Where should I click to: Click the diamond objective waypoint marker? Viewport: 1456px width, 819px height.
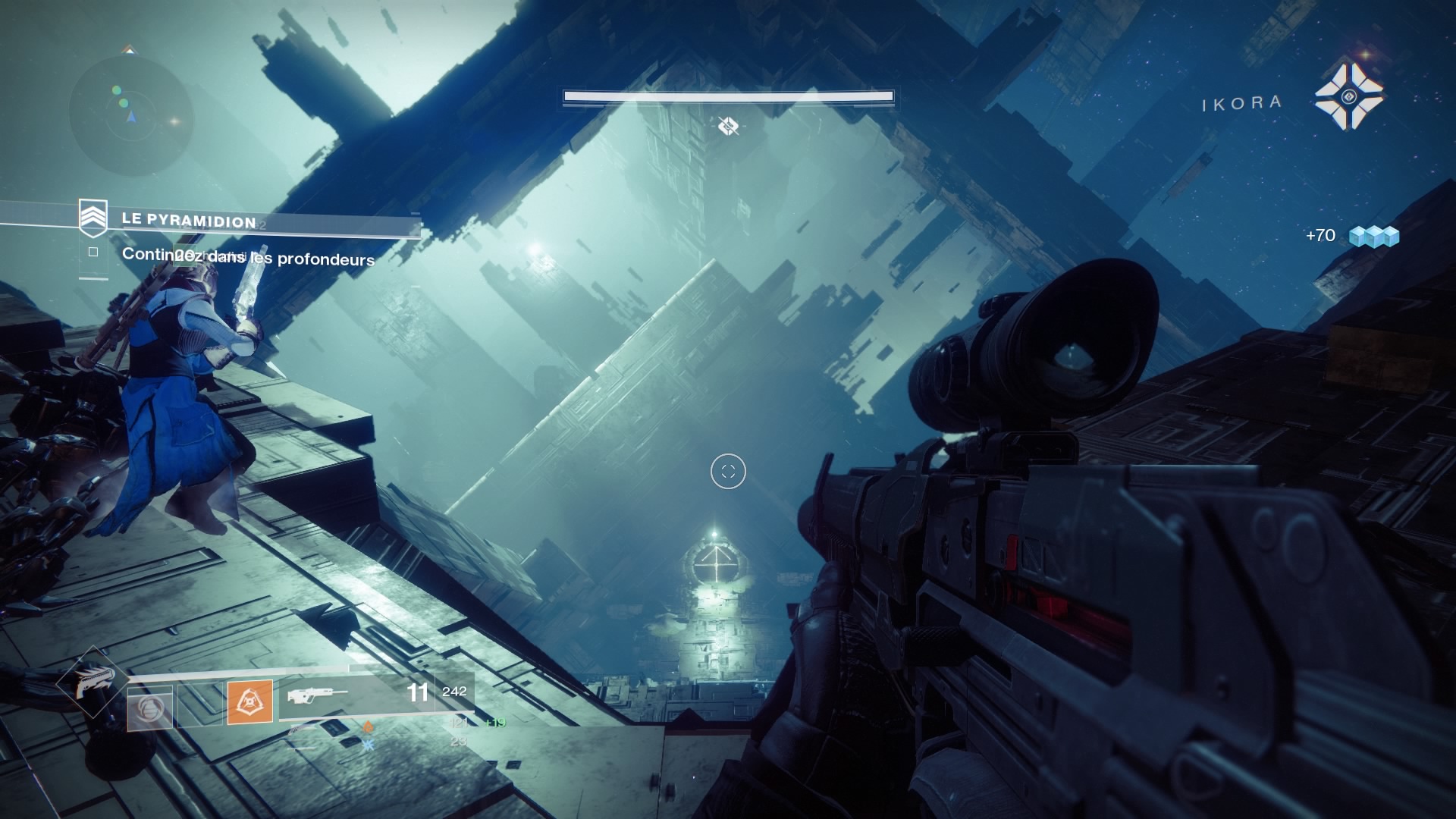tap(728, 126)
